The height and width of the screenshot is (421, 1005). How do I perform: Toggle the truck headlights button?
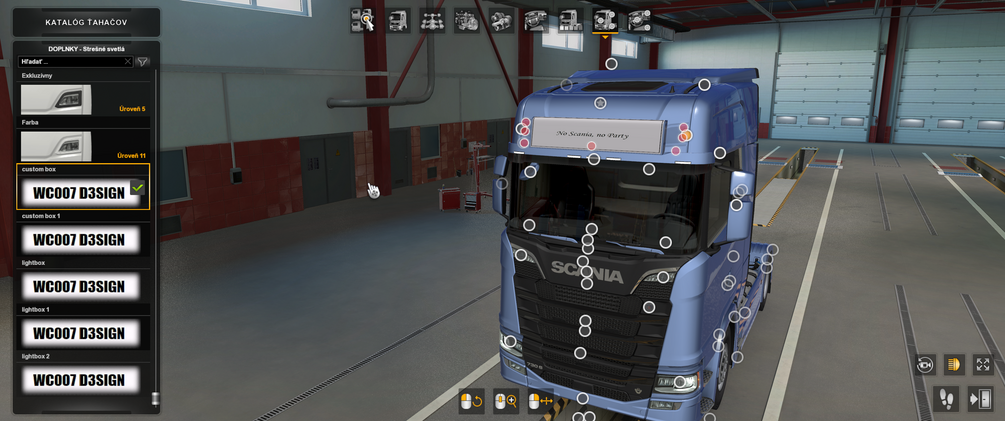click(953, 365)
